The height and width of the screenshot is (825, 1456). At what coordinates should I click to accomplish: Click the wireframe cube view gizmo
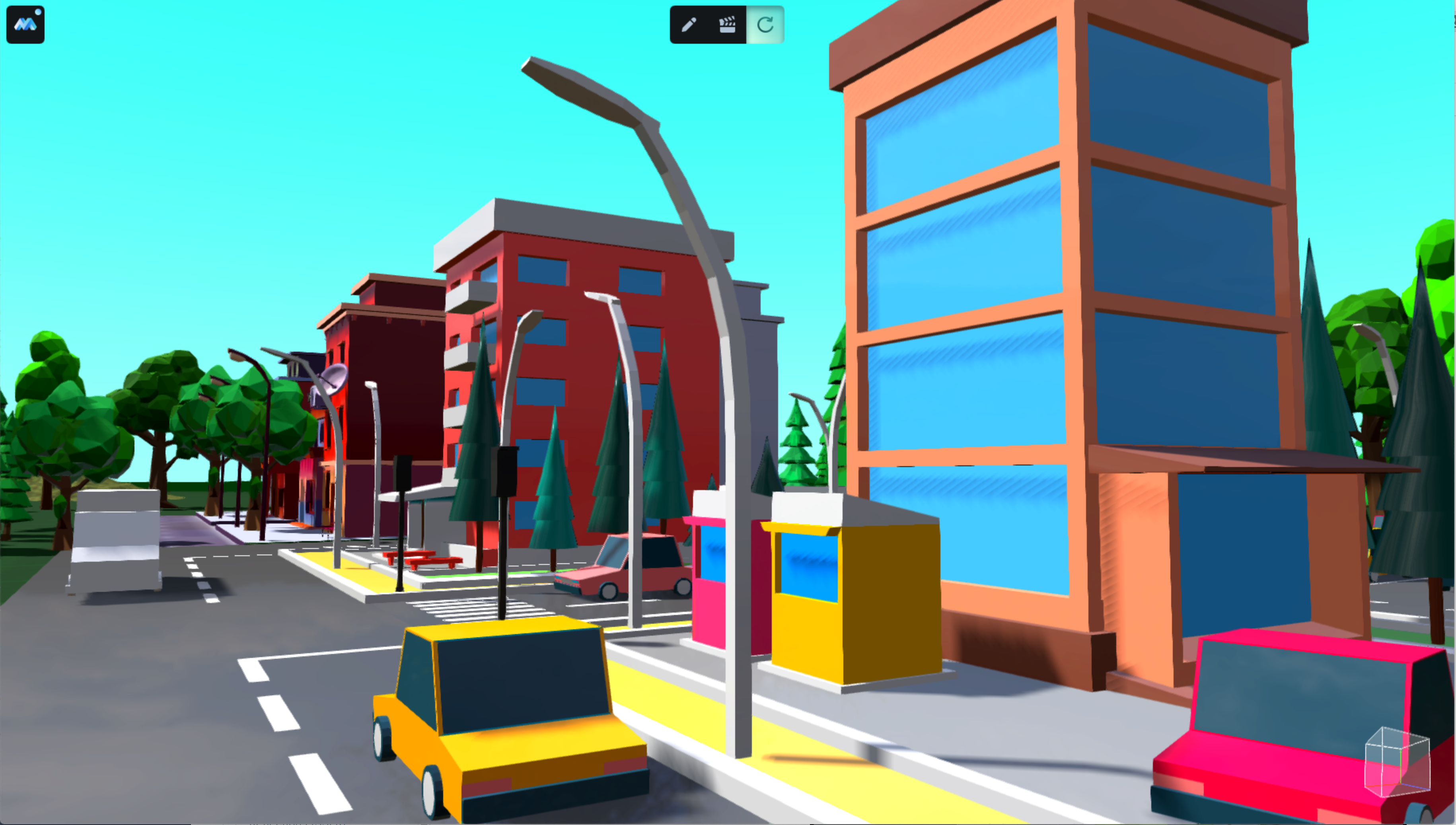1396,762
